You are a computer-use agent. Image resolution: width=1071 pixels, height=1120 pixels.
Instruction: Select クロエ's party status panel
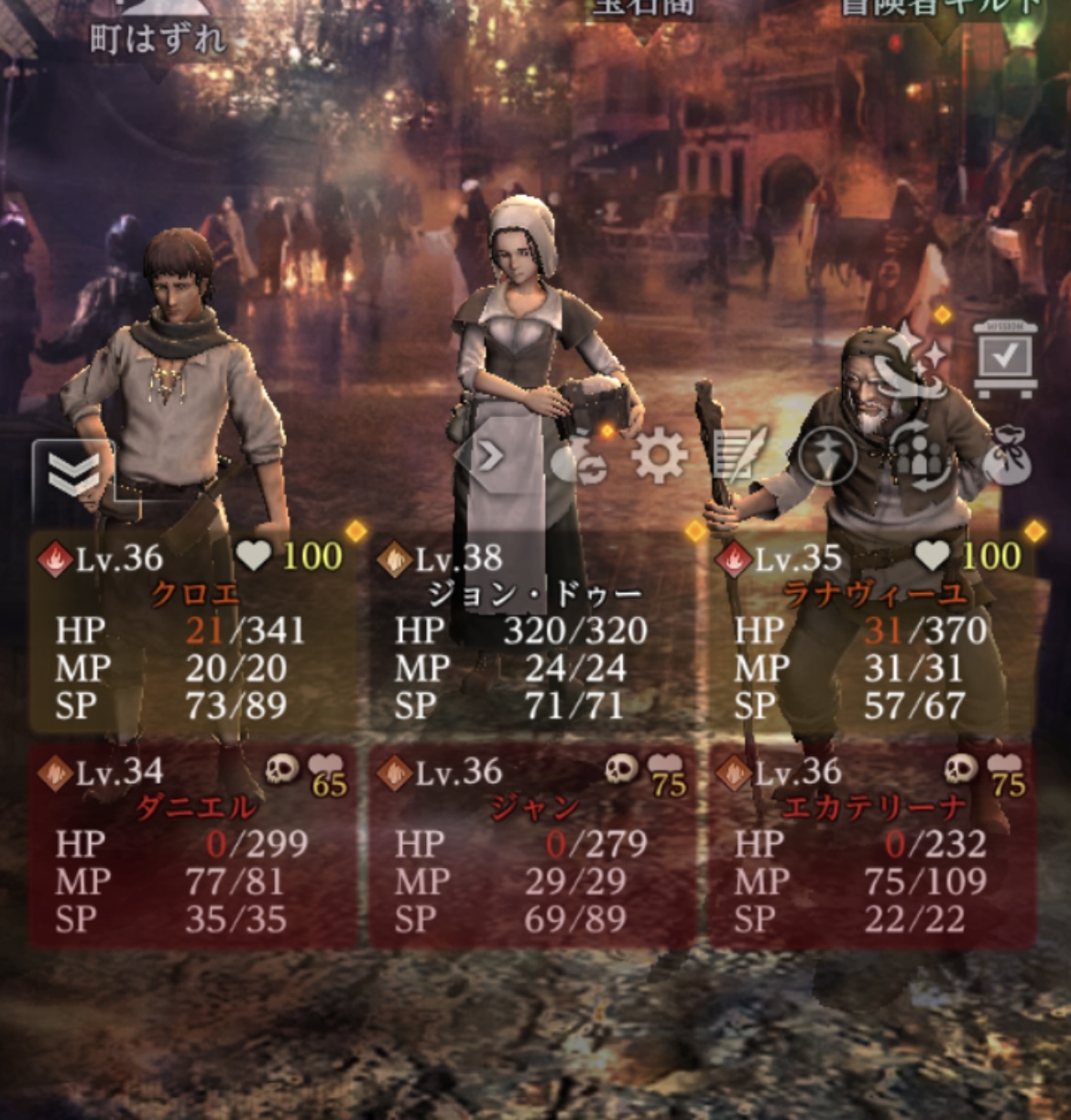coord(193,631)
